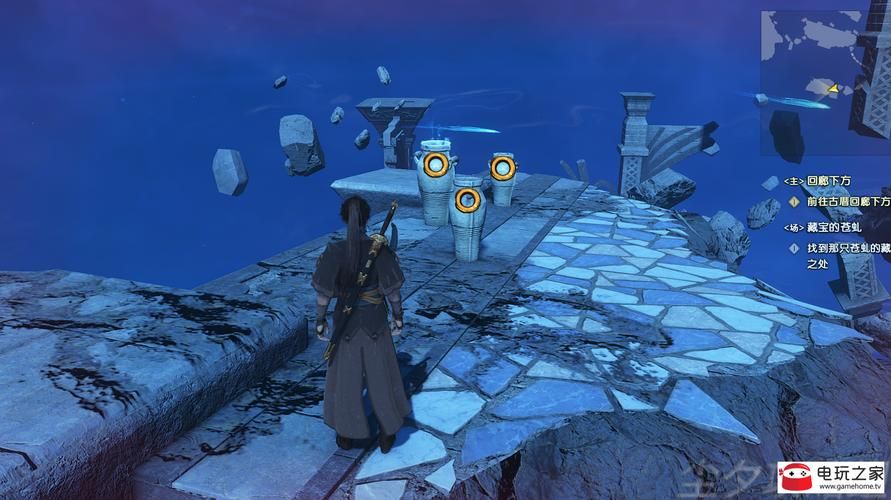Open the 电玩之家 watermark logo
891x500 pixels.
[832, 476]
